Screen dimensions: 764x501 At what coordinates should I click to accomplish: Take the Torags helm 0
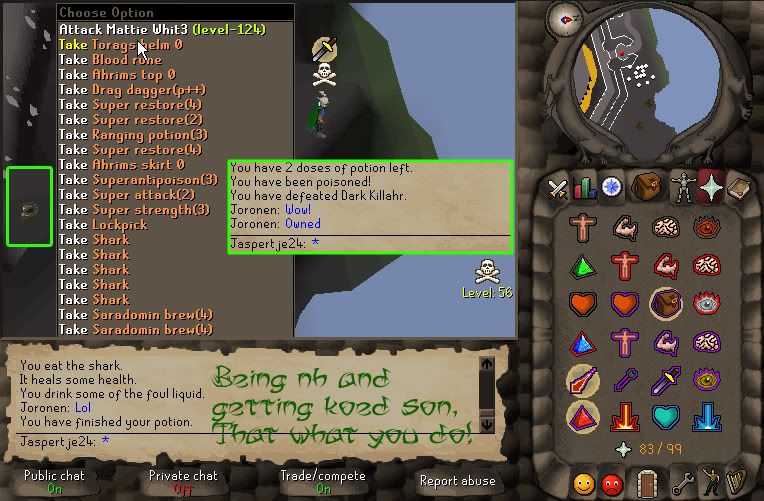click(120, 44)
